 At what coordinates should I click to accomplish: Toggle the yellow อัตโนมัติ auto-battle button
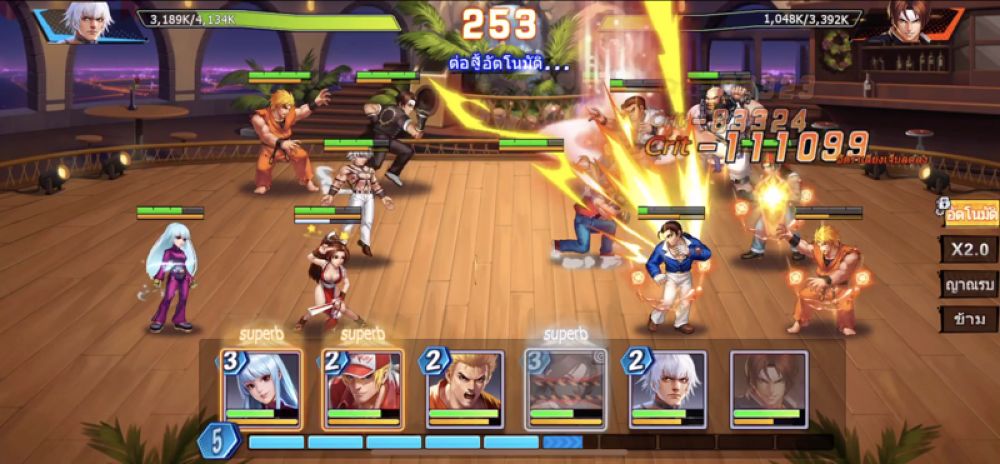[970, 212]
